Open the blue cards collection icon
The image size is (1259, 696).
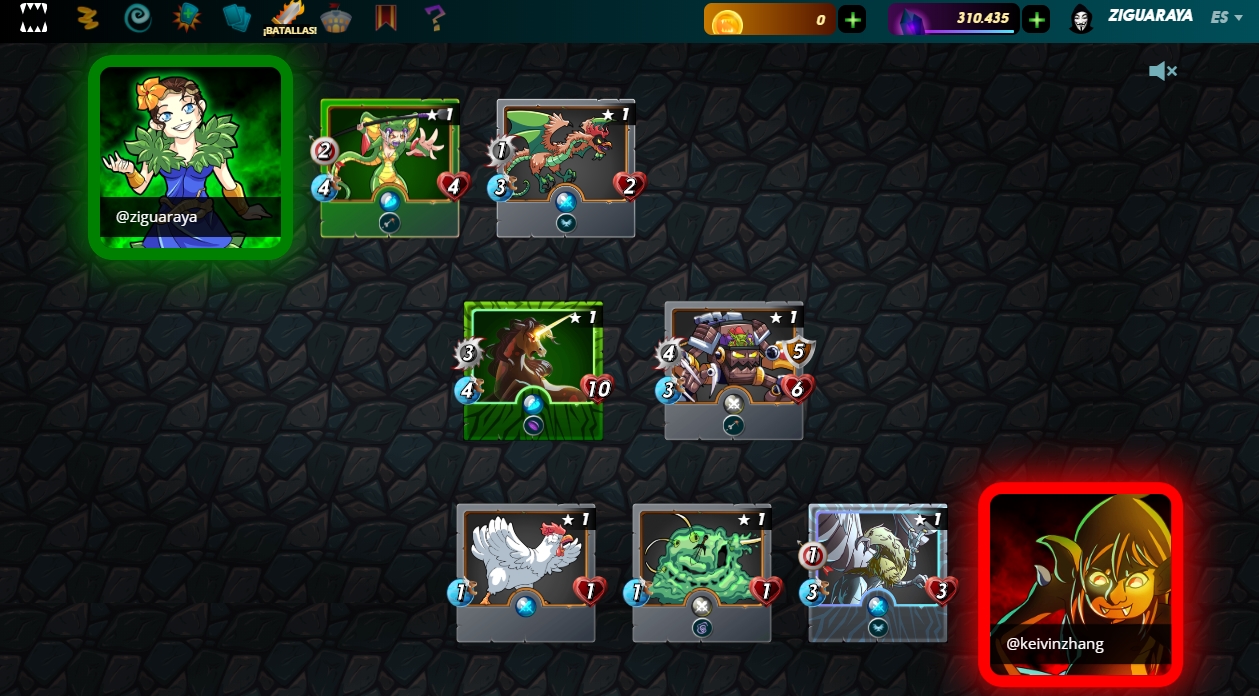[x=237, y=18]
